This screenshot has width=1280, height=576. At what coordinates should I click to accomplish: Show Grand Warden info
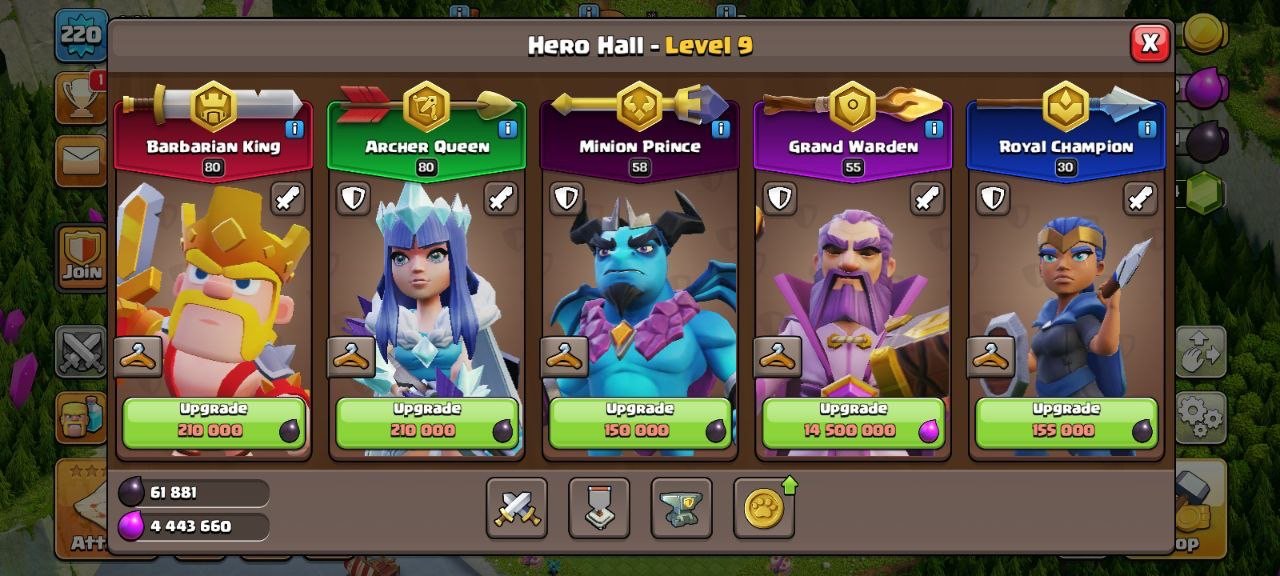tap(934, 128)
